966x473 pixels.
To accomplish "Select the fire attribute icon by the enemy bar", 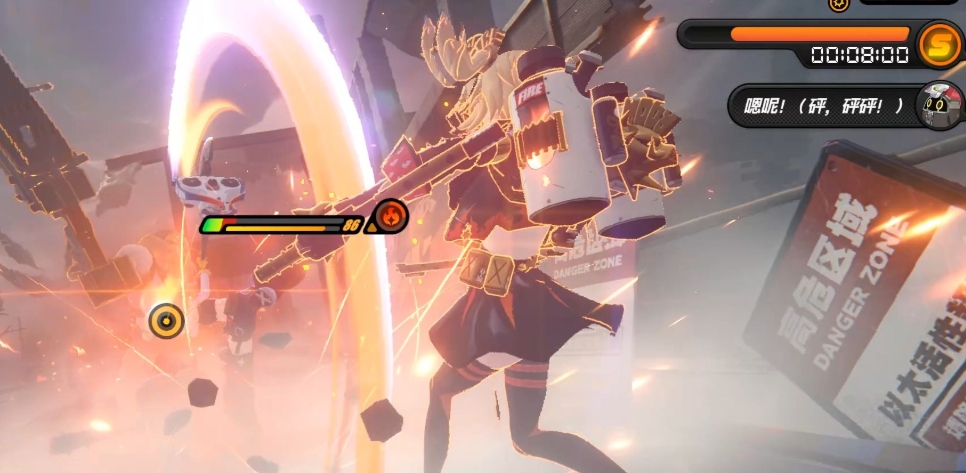I will coord(388,214).
